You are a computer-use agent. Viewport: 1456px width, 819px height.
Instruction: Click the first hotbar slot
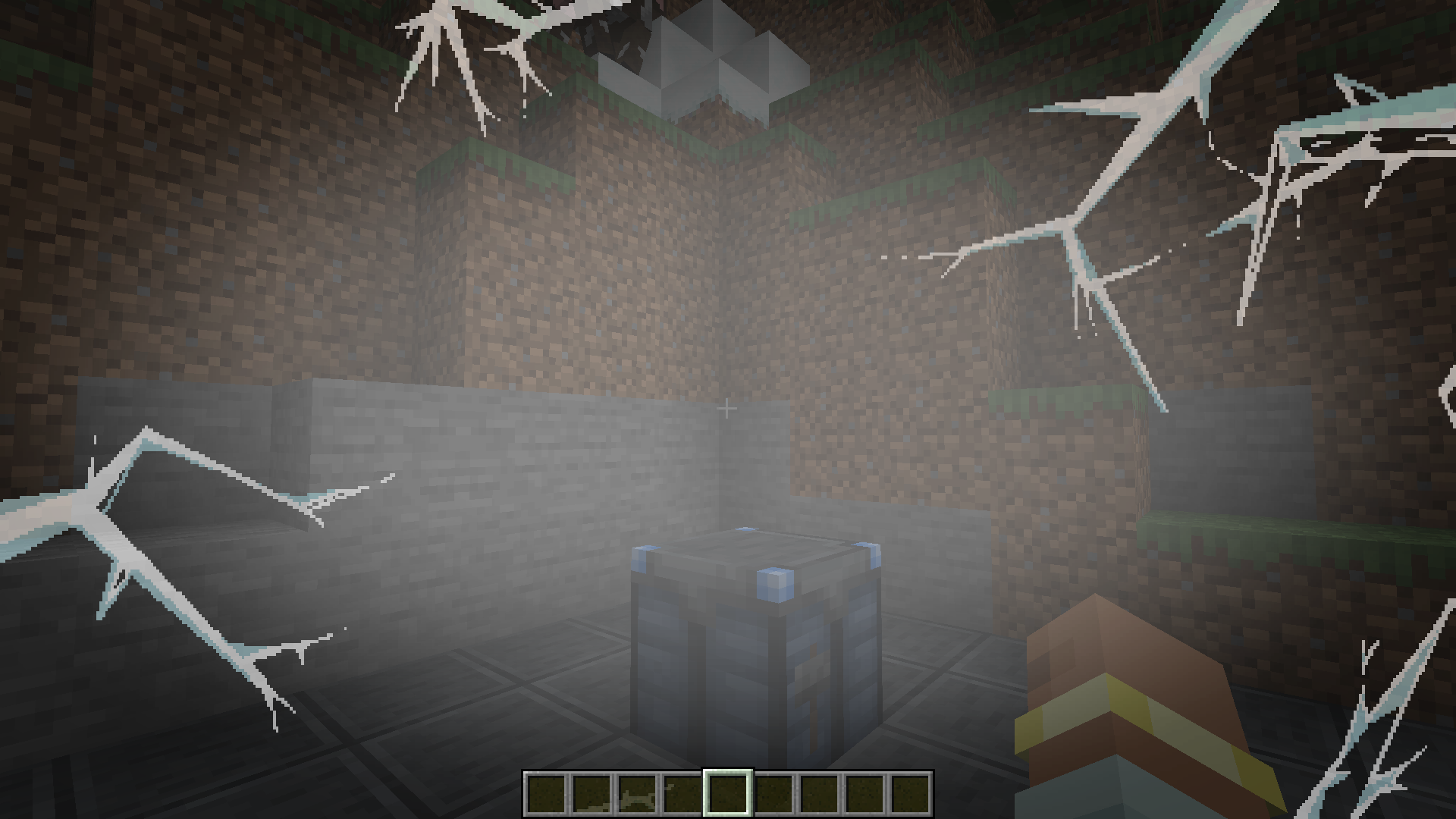544,792
